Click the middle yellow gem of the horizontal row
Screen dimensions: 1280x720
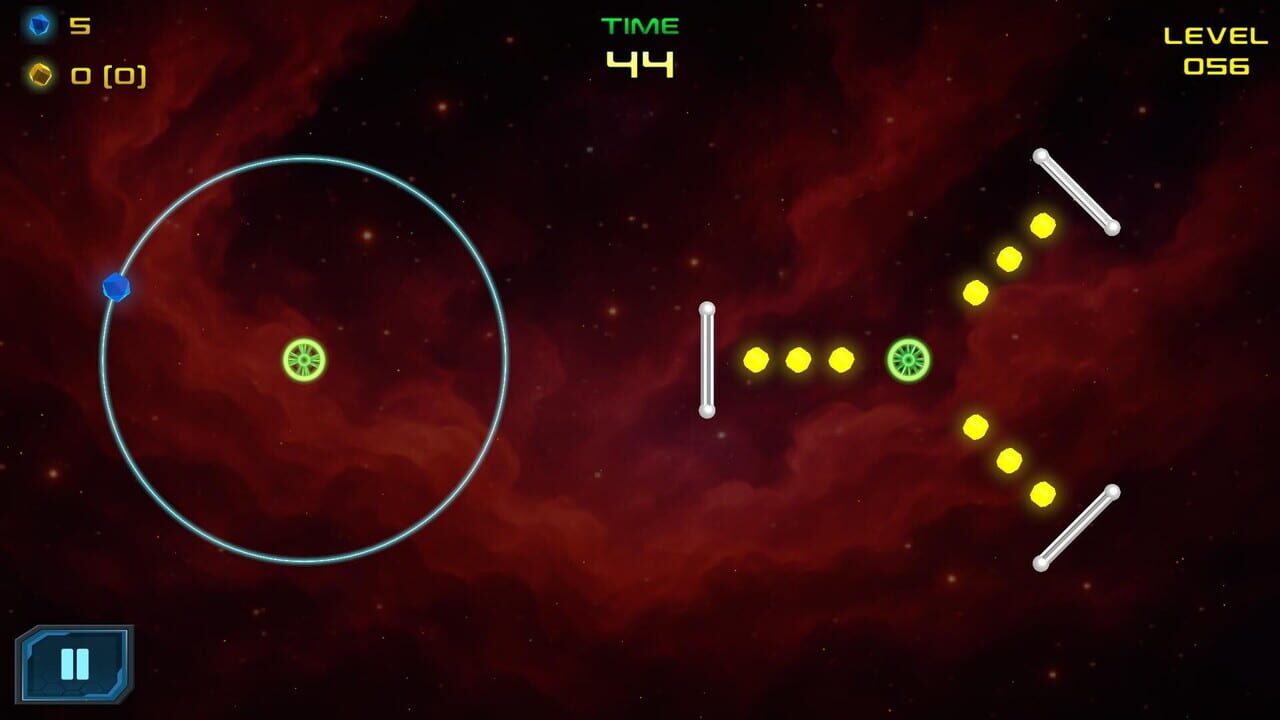coord(797,358)
